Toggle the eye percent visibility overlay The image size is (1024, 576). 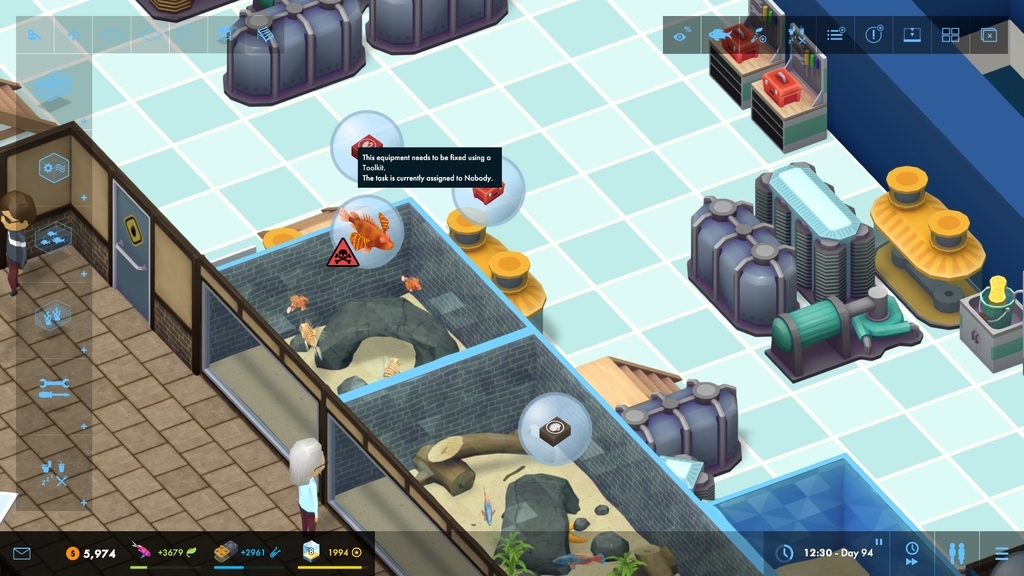click(682, 35)
